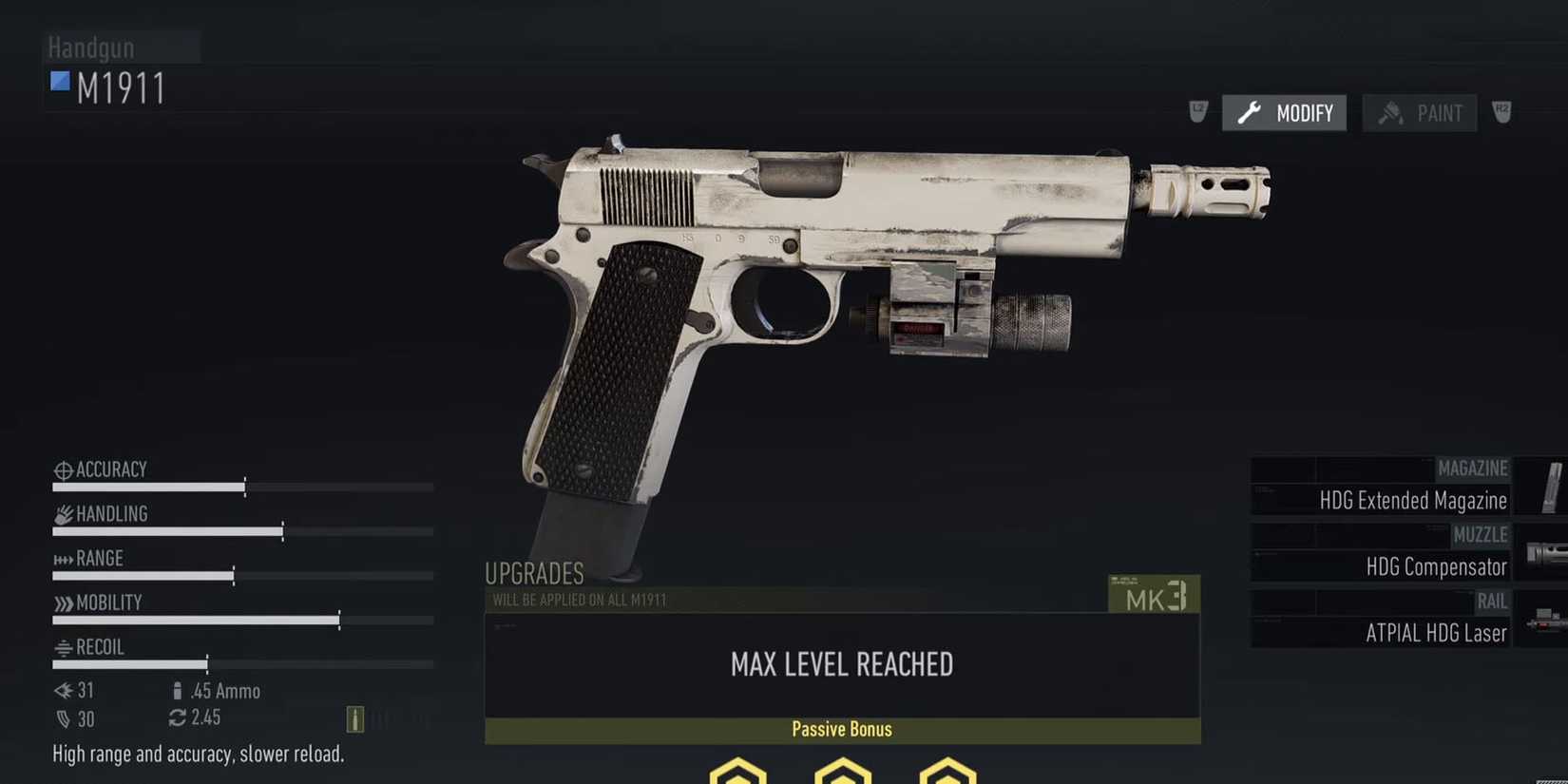
Task: Click the spray-can icon on the Paint button
Action: click(1391, 112)
